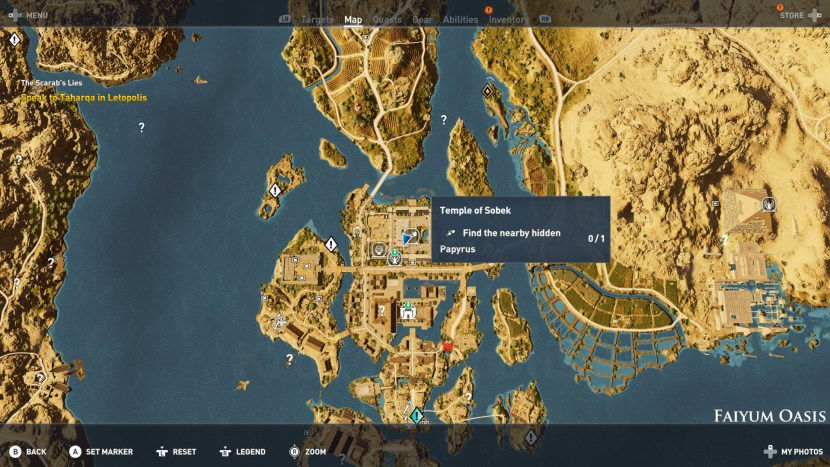Open My Photos

(794, 451)
